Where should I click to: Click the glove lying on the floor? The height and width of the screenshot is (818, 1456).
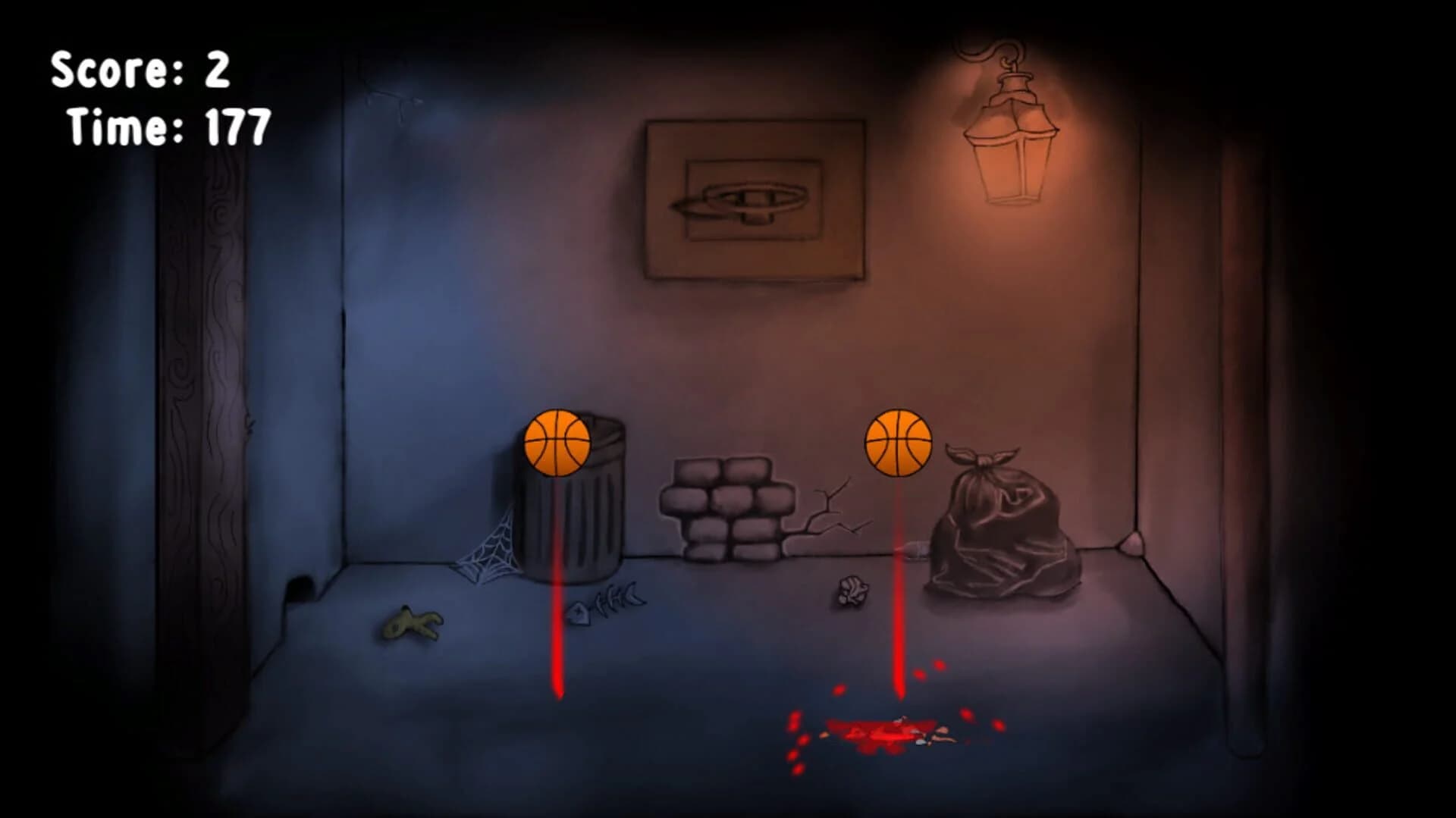413,625
